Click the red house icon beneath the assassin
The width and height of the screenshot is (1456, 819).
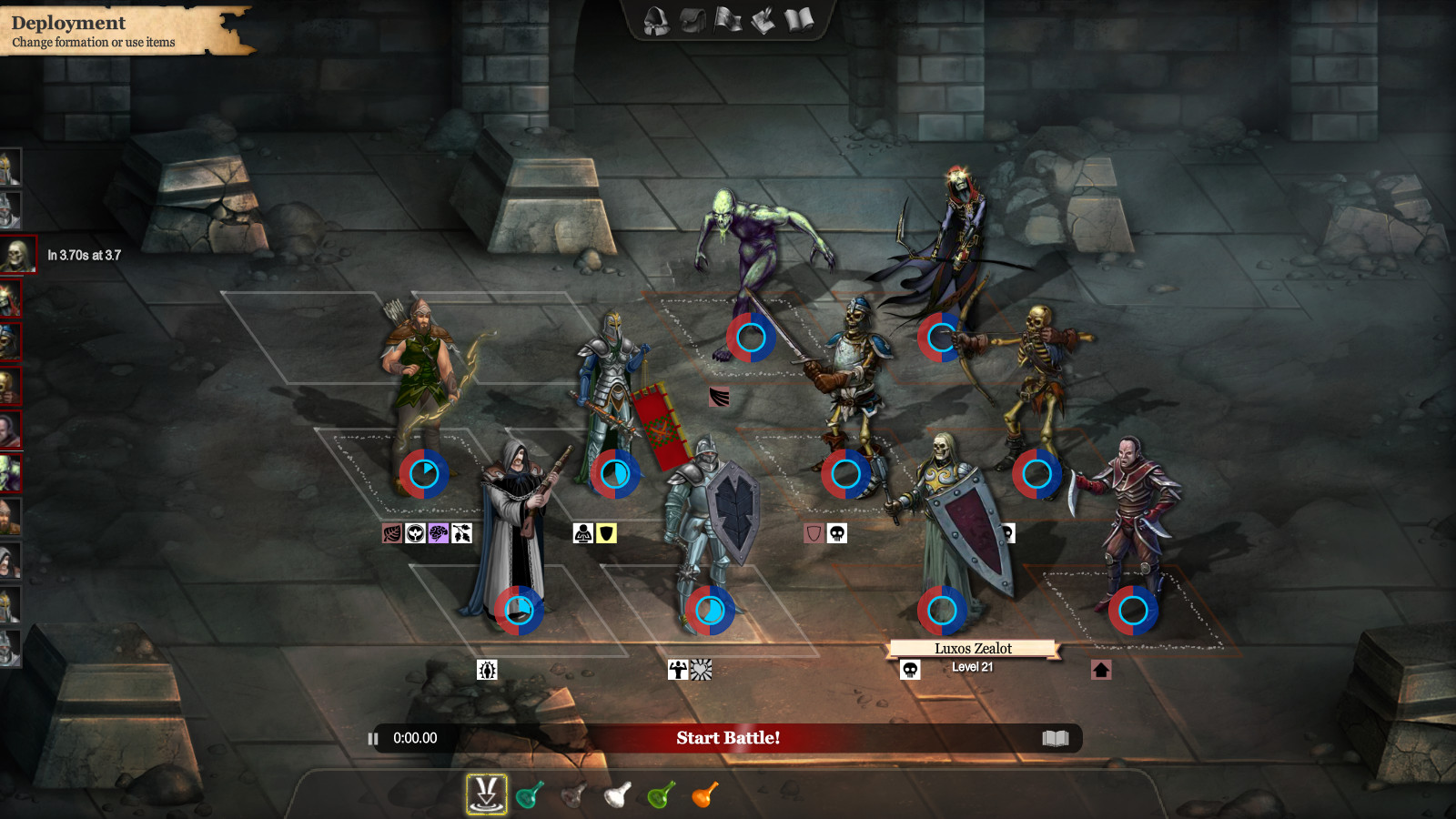pyautogui.click(x=1101, y=672)
